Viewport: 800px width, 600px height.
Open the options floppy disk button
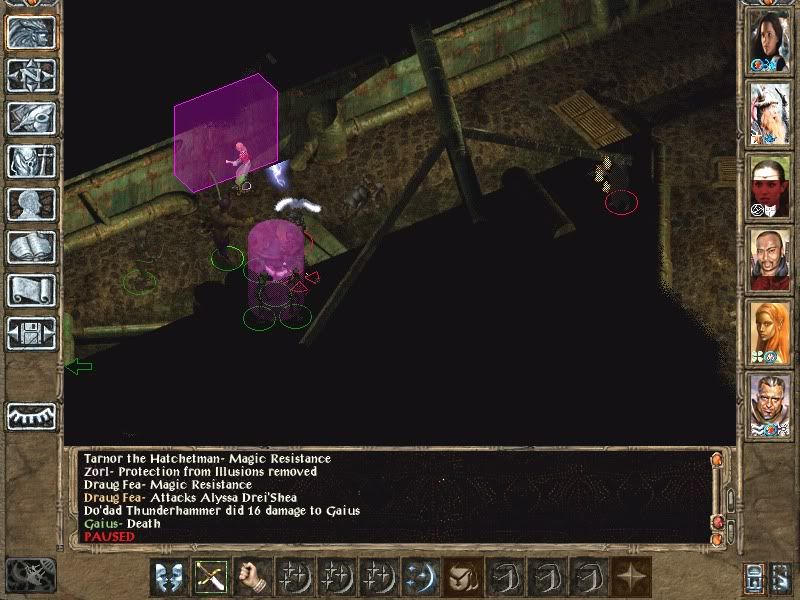[31, 333]
